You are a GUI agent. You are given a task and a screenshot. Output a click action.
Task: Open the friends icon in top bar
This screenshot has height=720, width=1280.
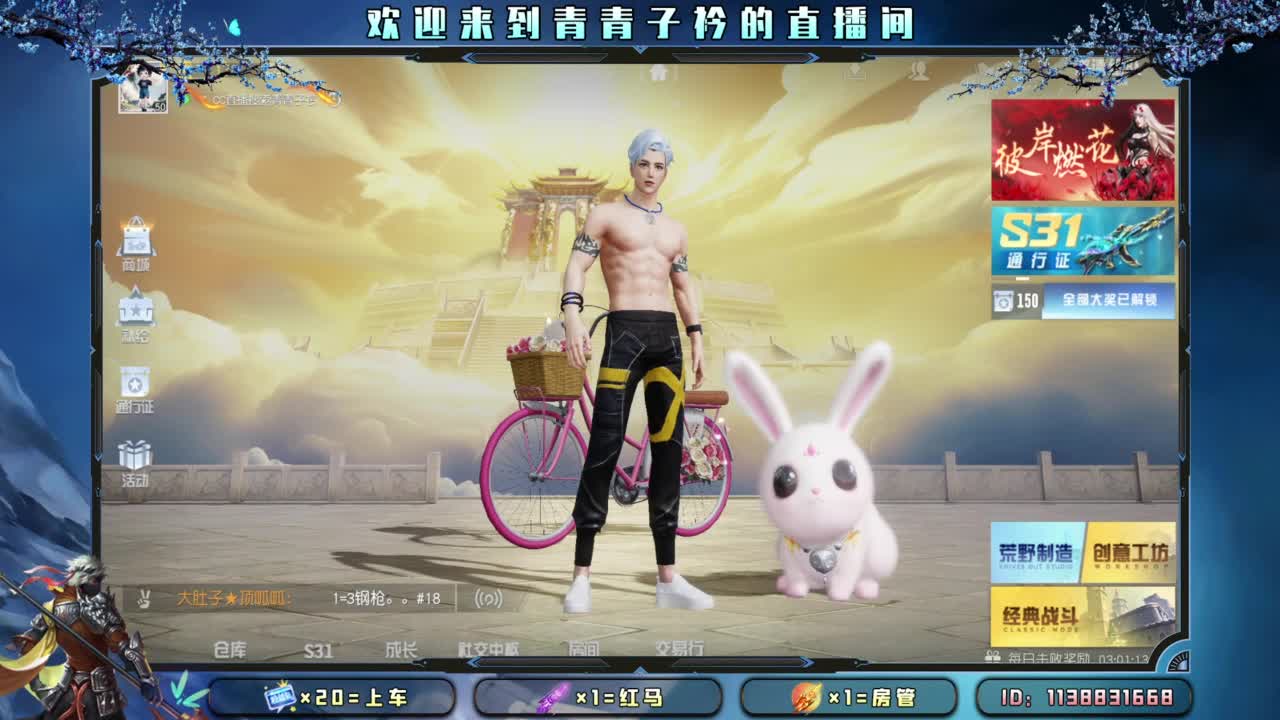tap(920, 73)
